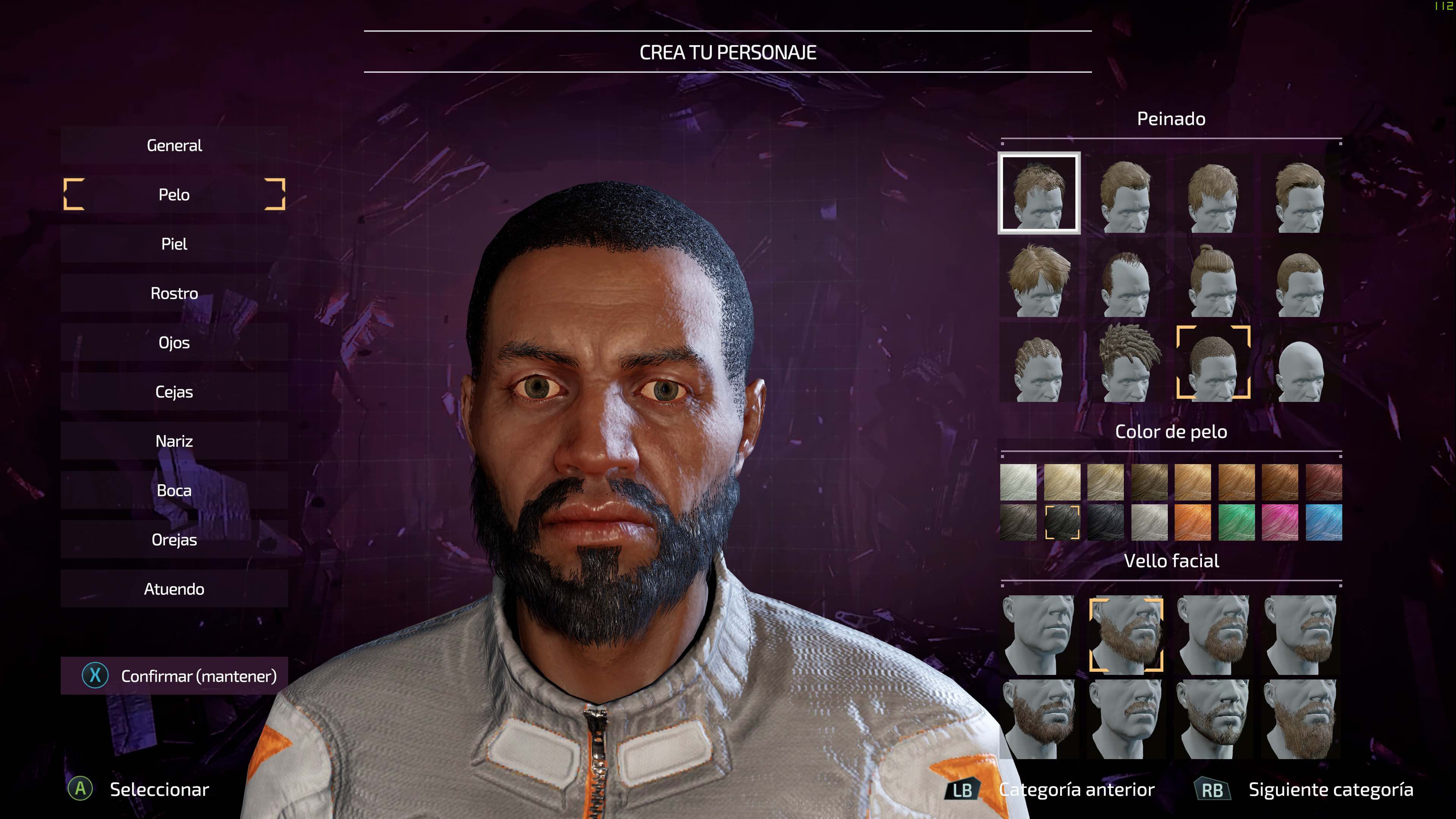This screenshot has height=819, width=1456.
Task: Switch to the Atuendo category
Action: [x=174, y=588]
